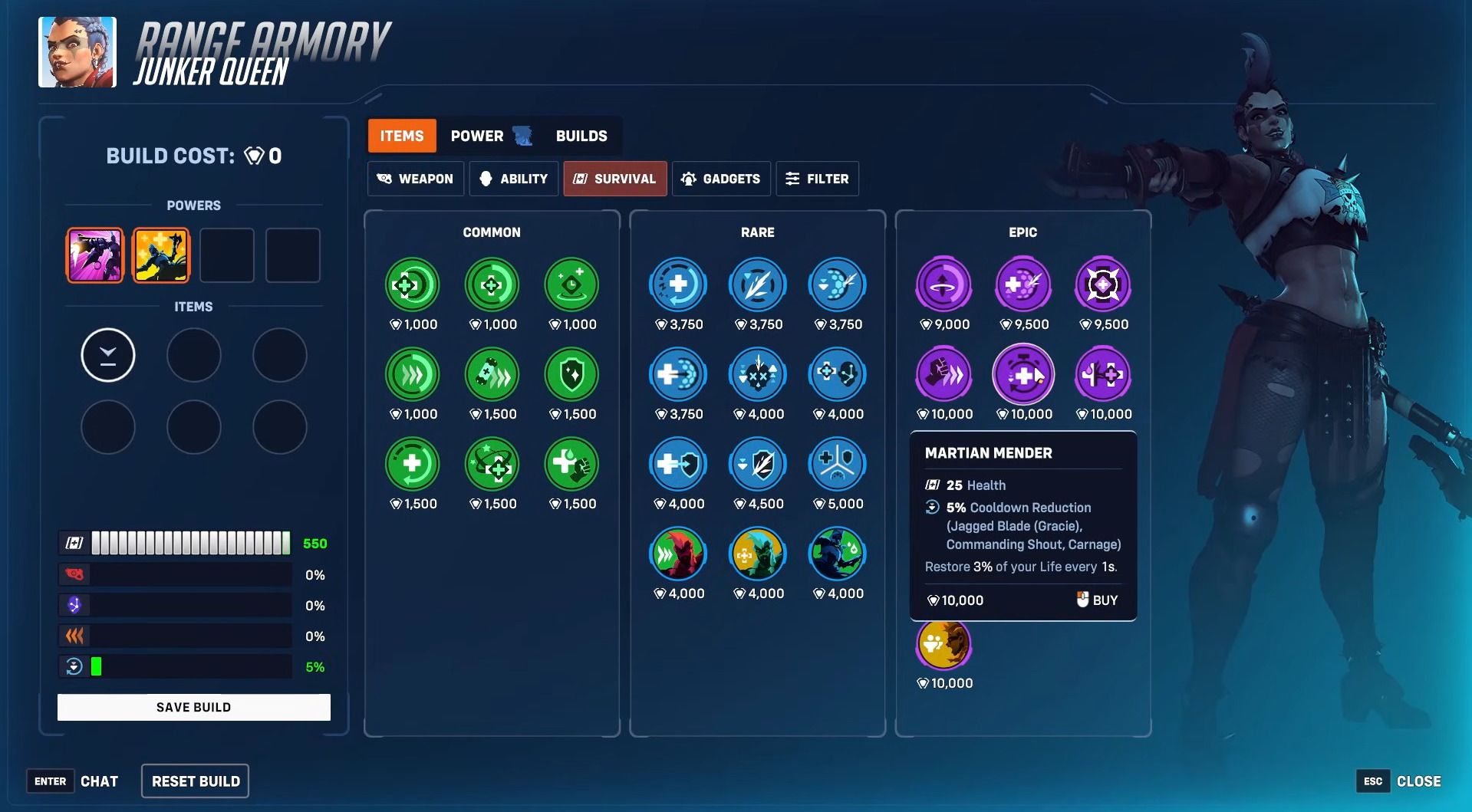1472x812 pixels.
Task: Select the yellow axe power slot
Action: (160, 255)
